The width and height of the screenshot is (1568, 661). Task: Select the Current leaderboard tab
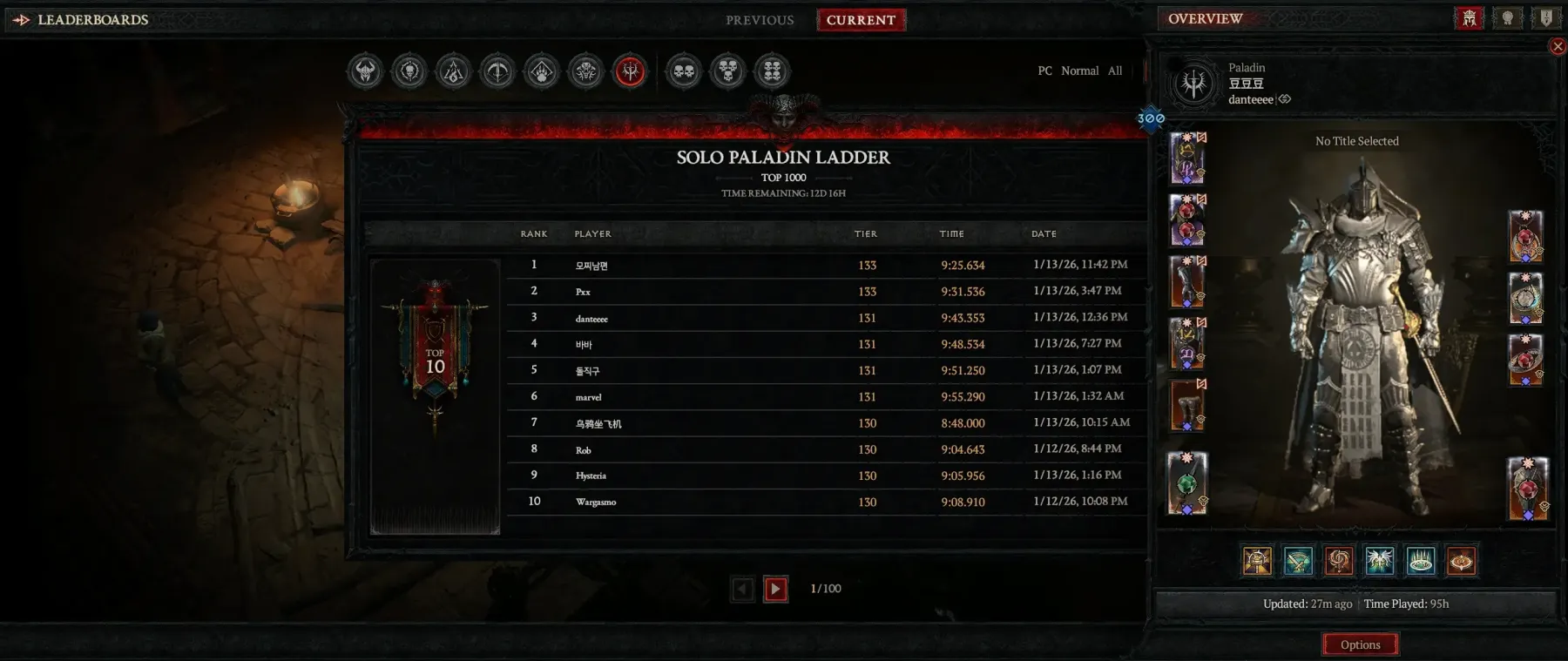(861, 20)
